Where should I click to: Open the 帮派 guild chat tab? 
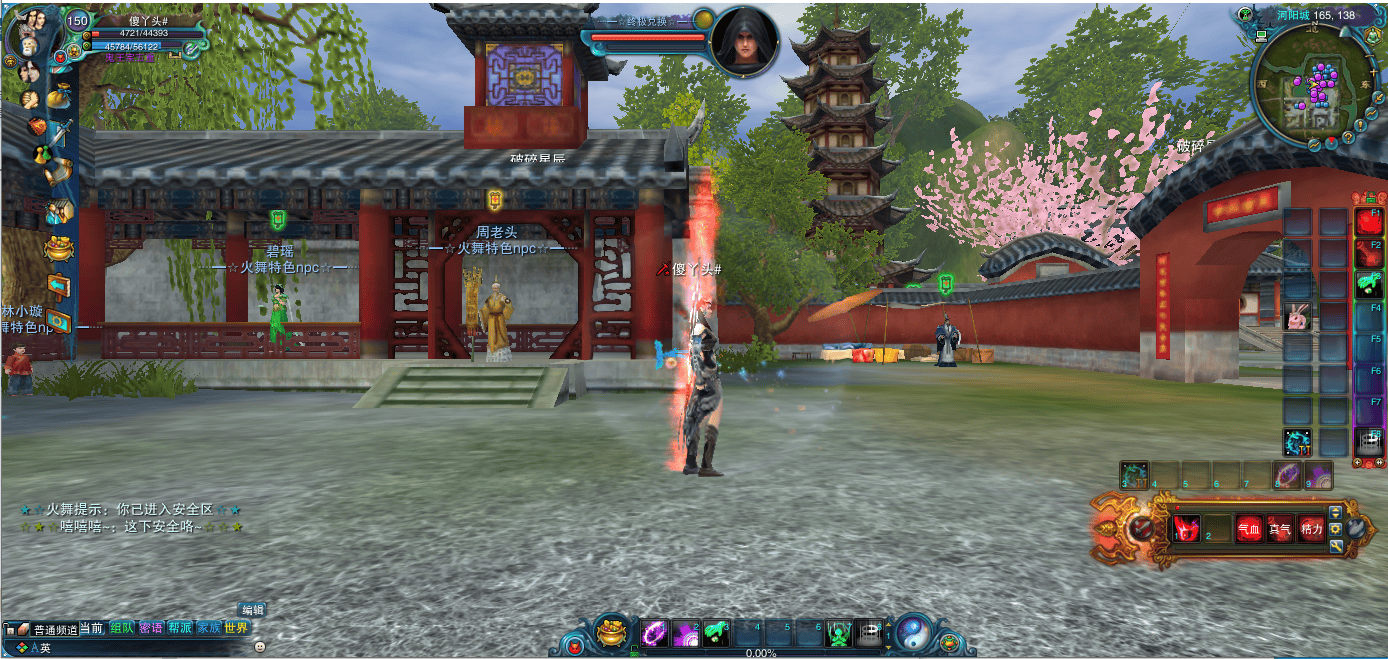180,628
